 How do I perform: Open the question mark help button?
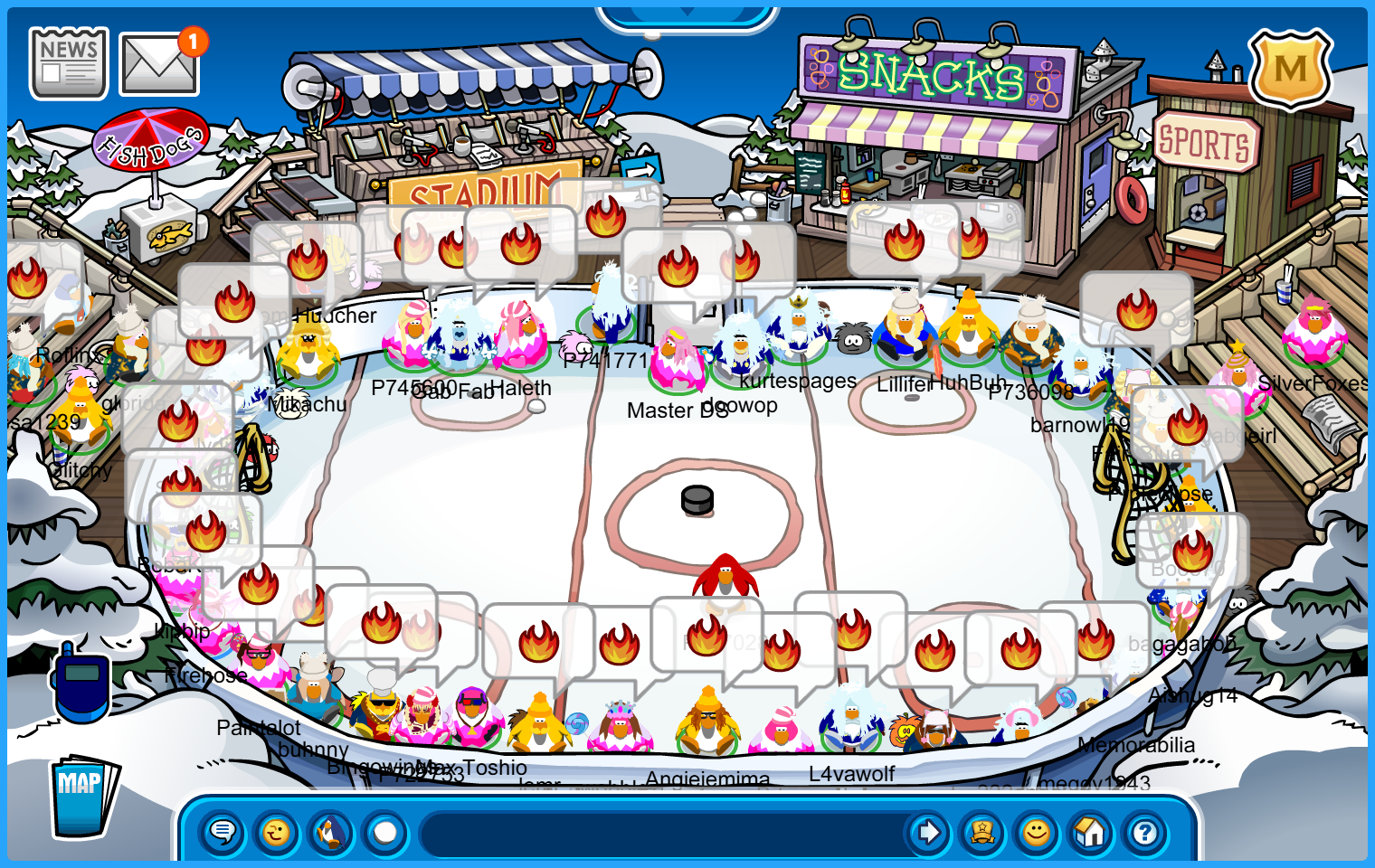1145,832
